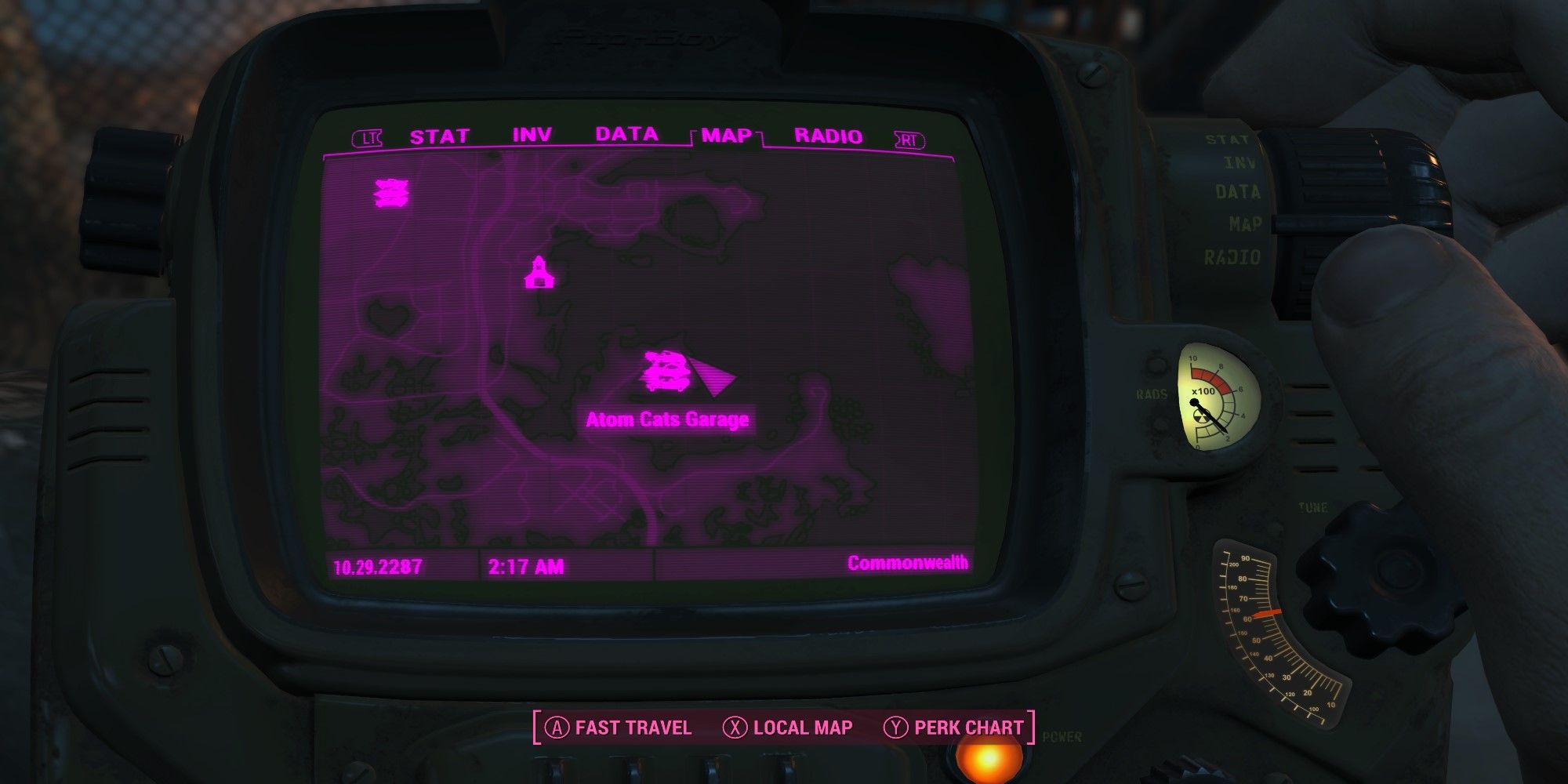1568x784 pixels.
Task: Open the RADIO tab
Action: click(x=828, y=136)
